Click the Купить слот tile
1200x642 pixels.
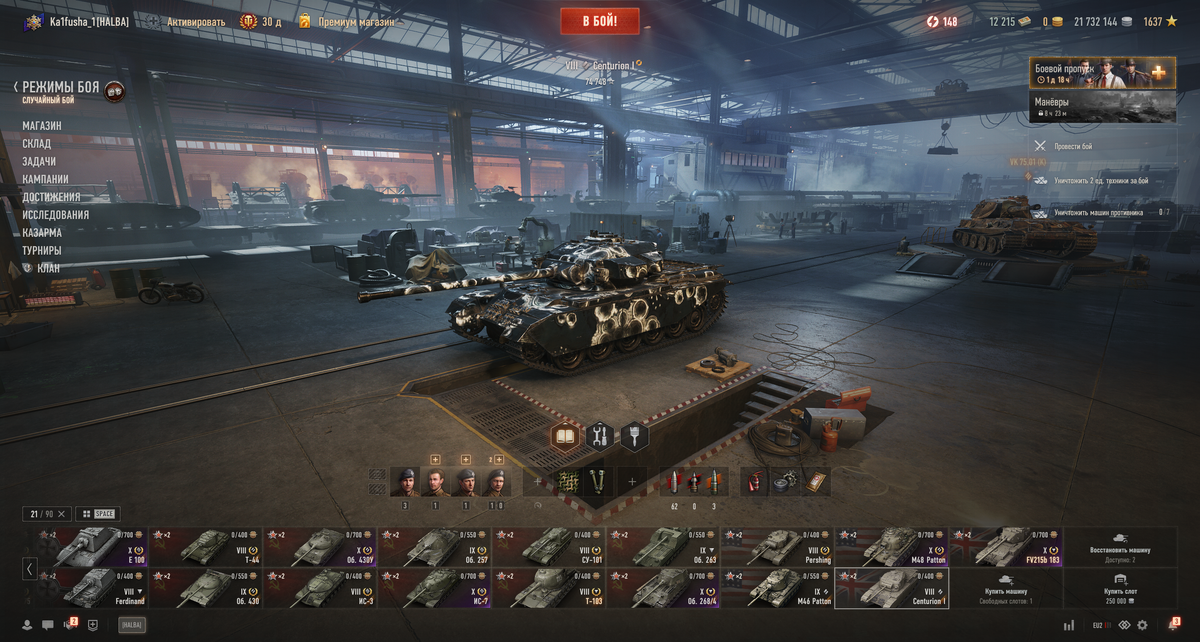(1120, 589)
